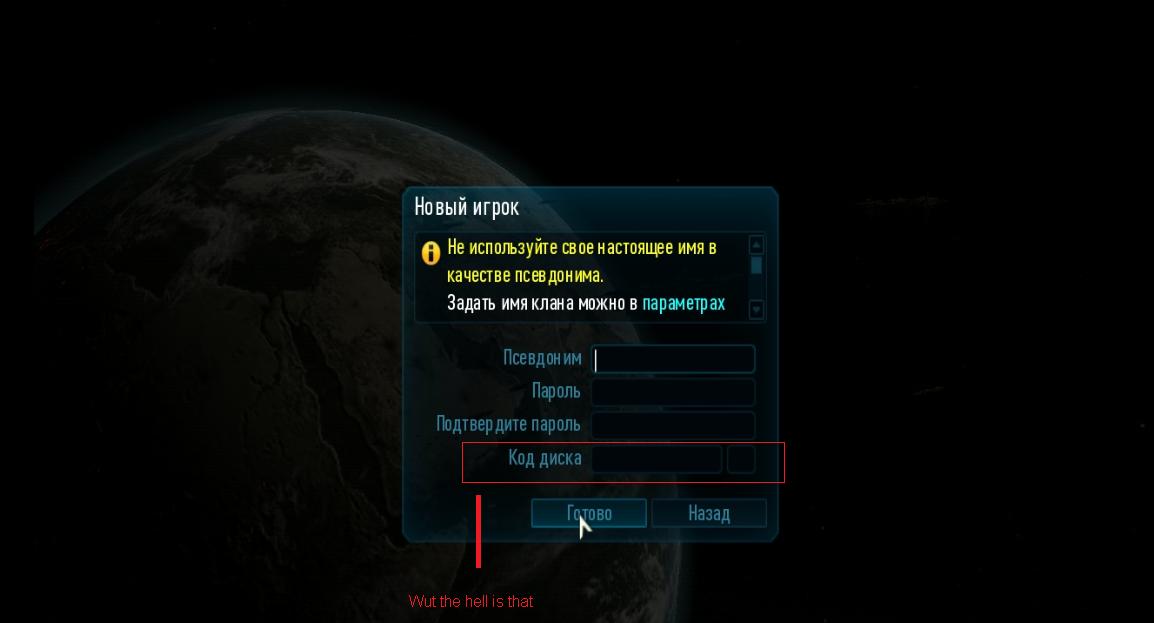Open the параметрах settings link
The width and height of the screenshot is (1154, 623).
point(683,303)
